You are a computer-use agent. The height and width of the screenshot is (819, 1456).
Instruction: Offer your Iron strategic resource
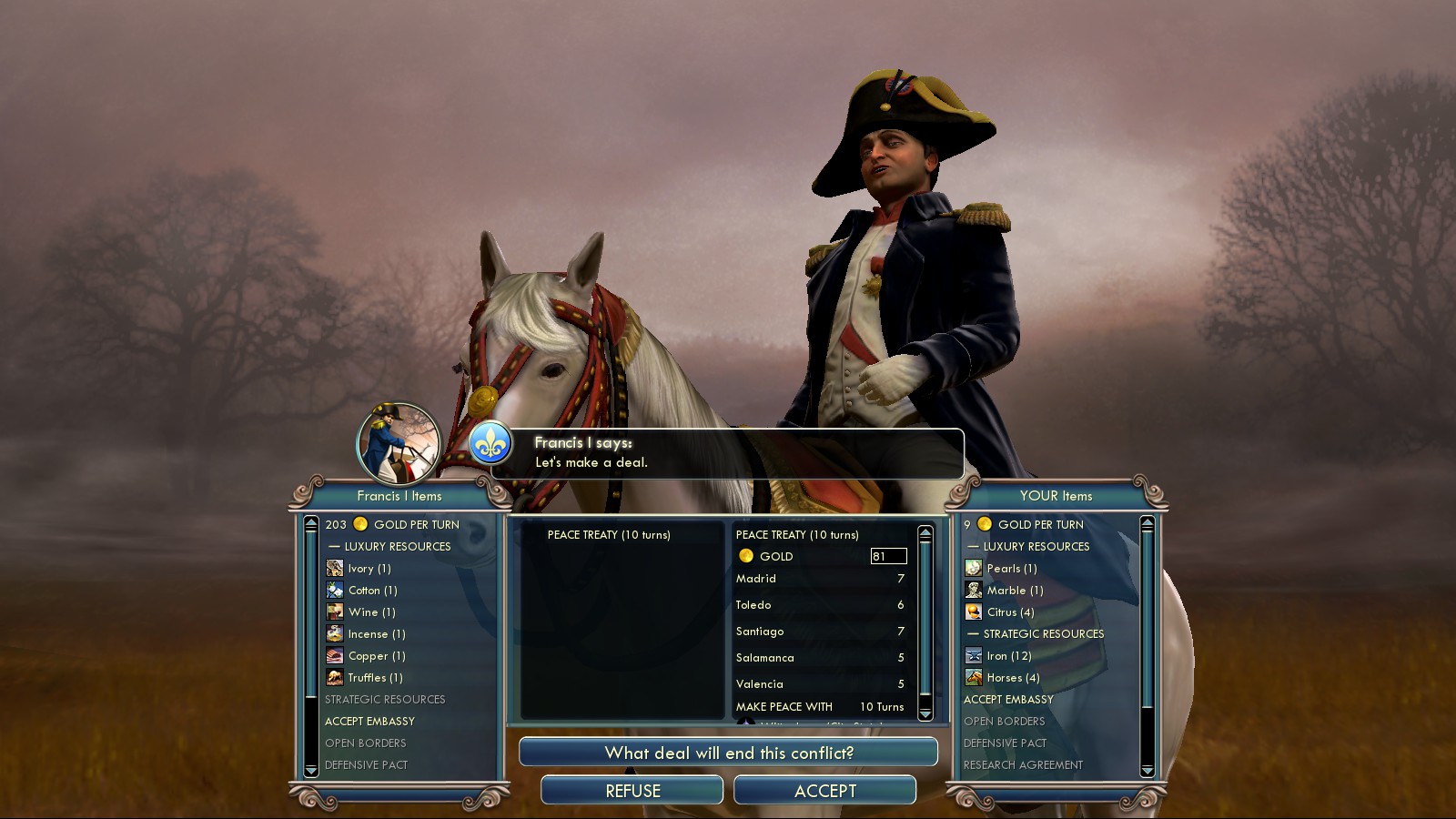click(1008, 656)
